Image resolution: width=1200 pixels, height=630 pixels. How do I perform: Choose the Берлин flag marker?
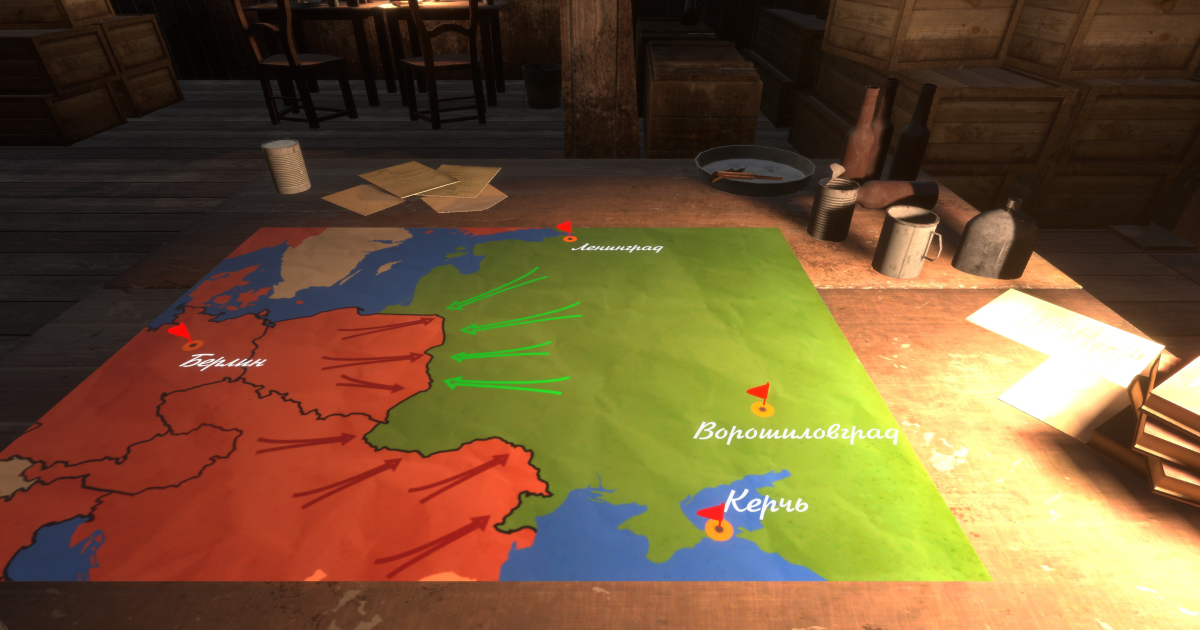(x=190, y=341)
